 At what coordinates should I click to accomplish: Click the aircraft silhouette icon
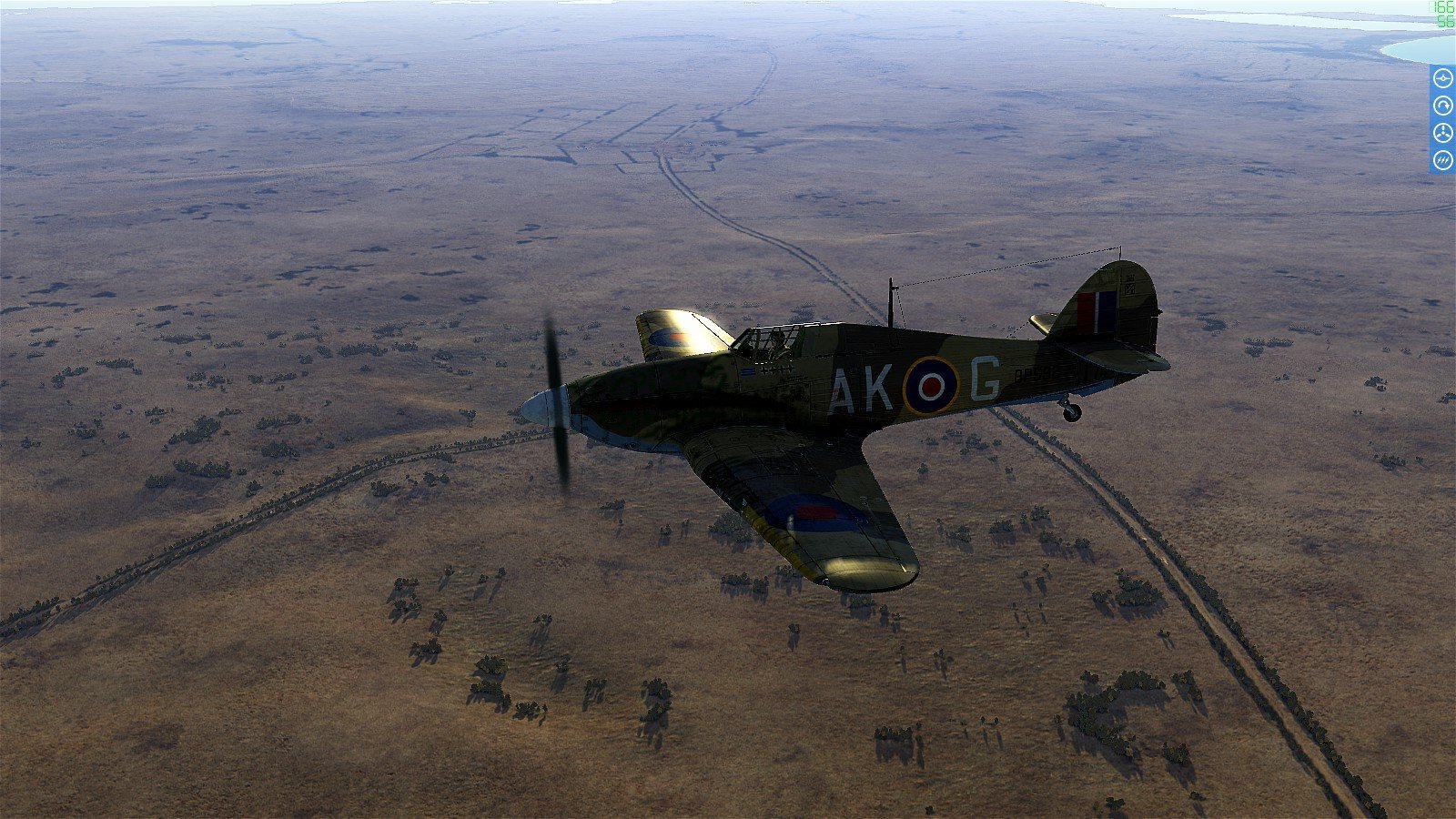click(x=1442, y=79)
